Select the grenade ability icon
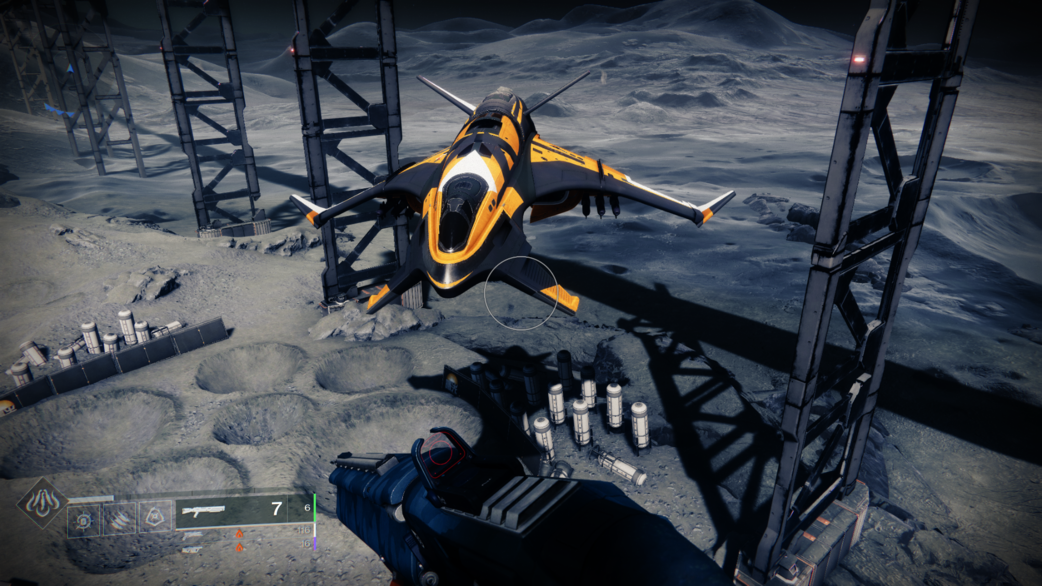Image resolution: width=1042 pixels, height=586 pixels. coord(84,519)
